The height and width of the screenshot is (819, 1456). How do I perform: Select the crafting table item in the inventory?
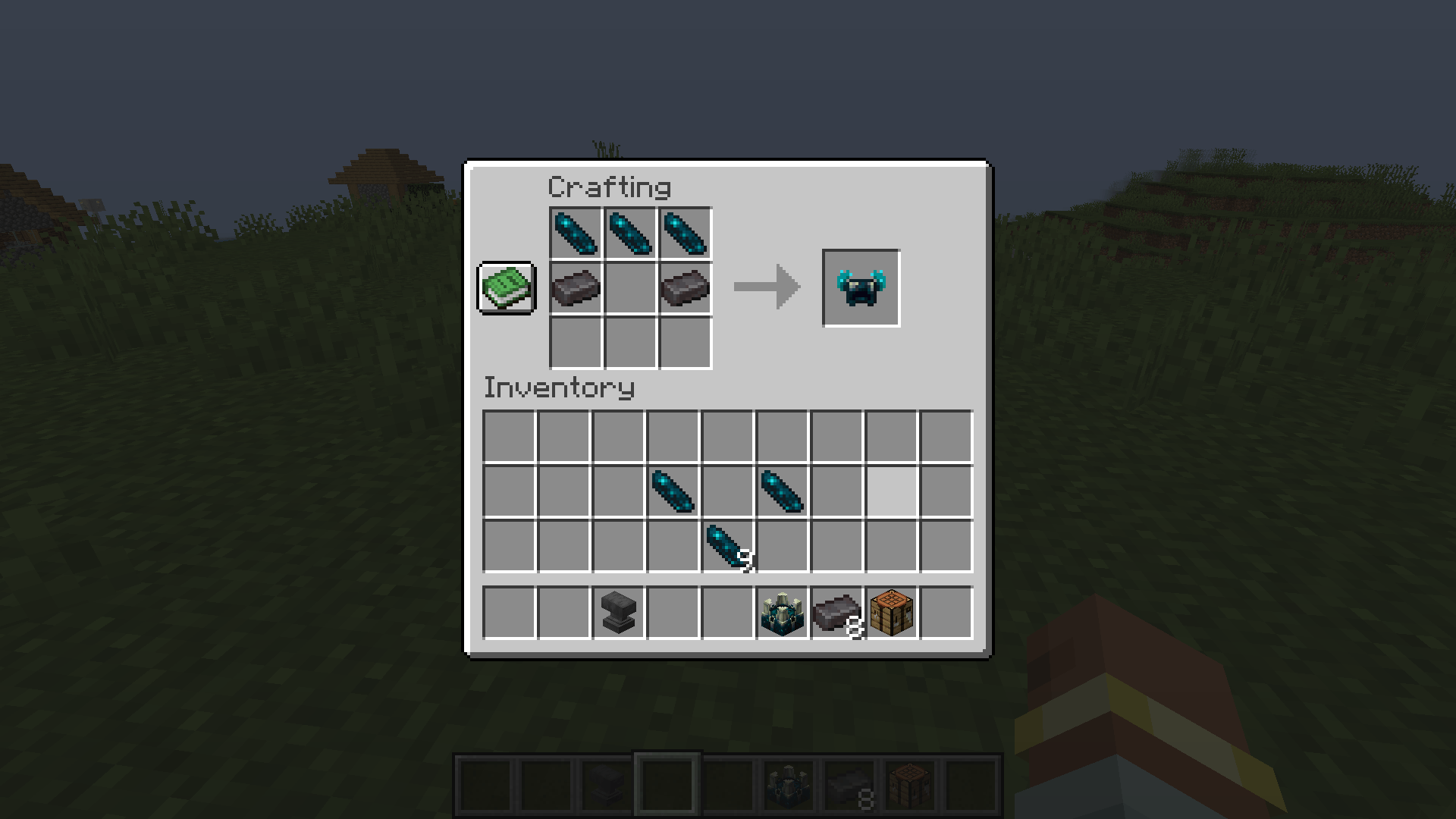[891, 613]
